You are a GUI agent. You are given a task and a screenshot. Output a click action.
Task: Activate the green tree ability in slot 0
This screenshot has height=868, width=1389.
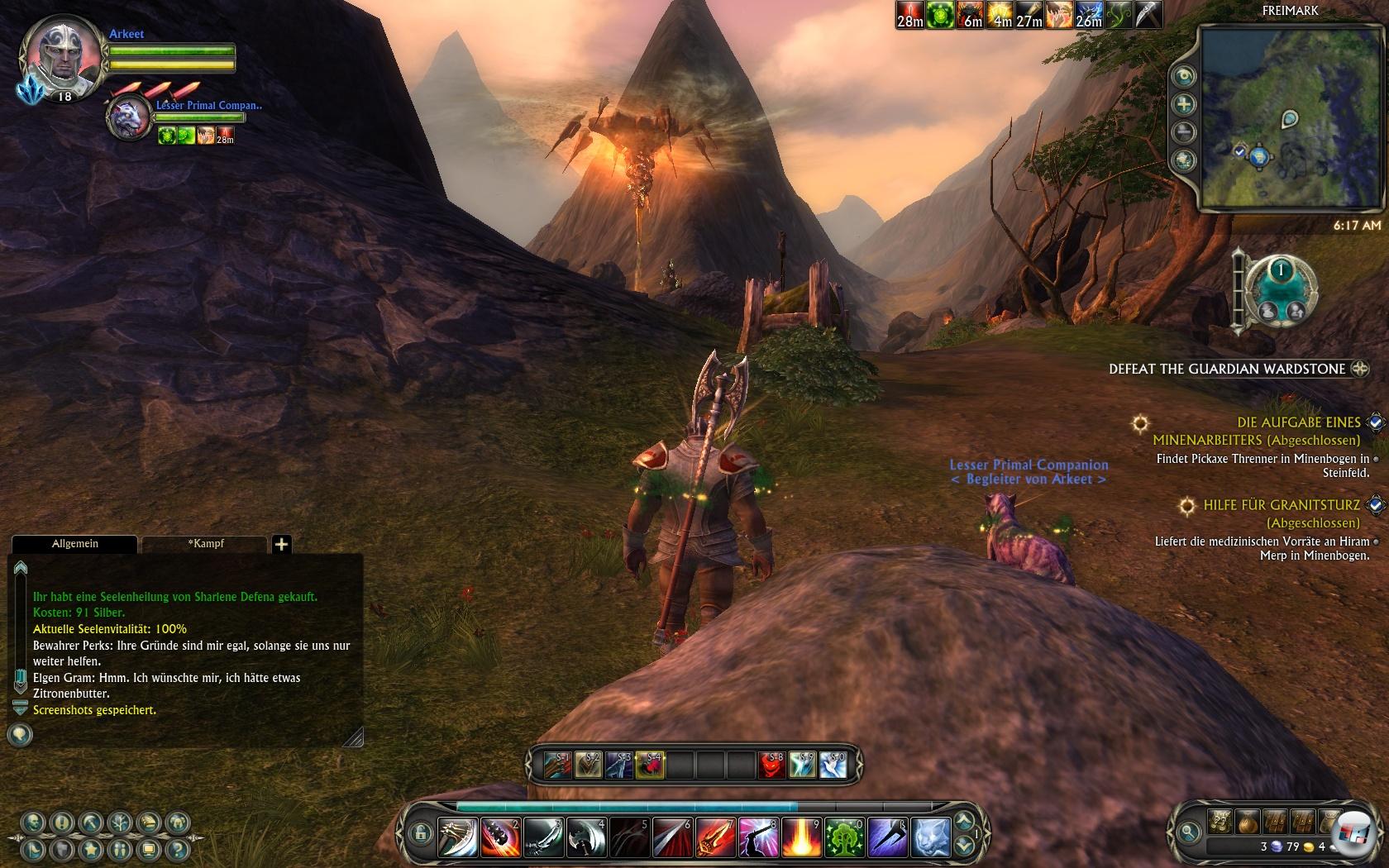coord(844,837)
